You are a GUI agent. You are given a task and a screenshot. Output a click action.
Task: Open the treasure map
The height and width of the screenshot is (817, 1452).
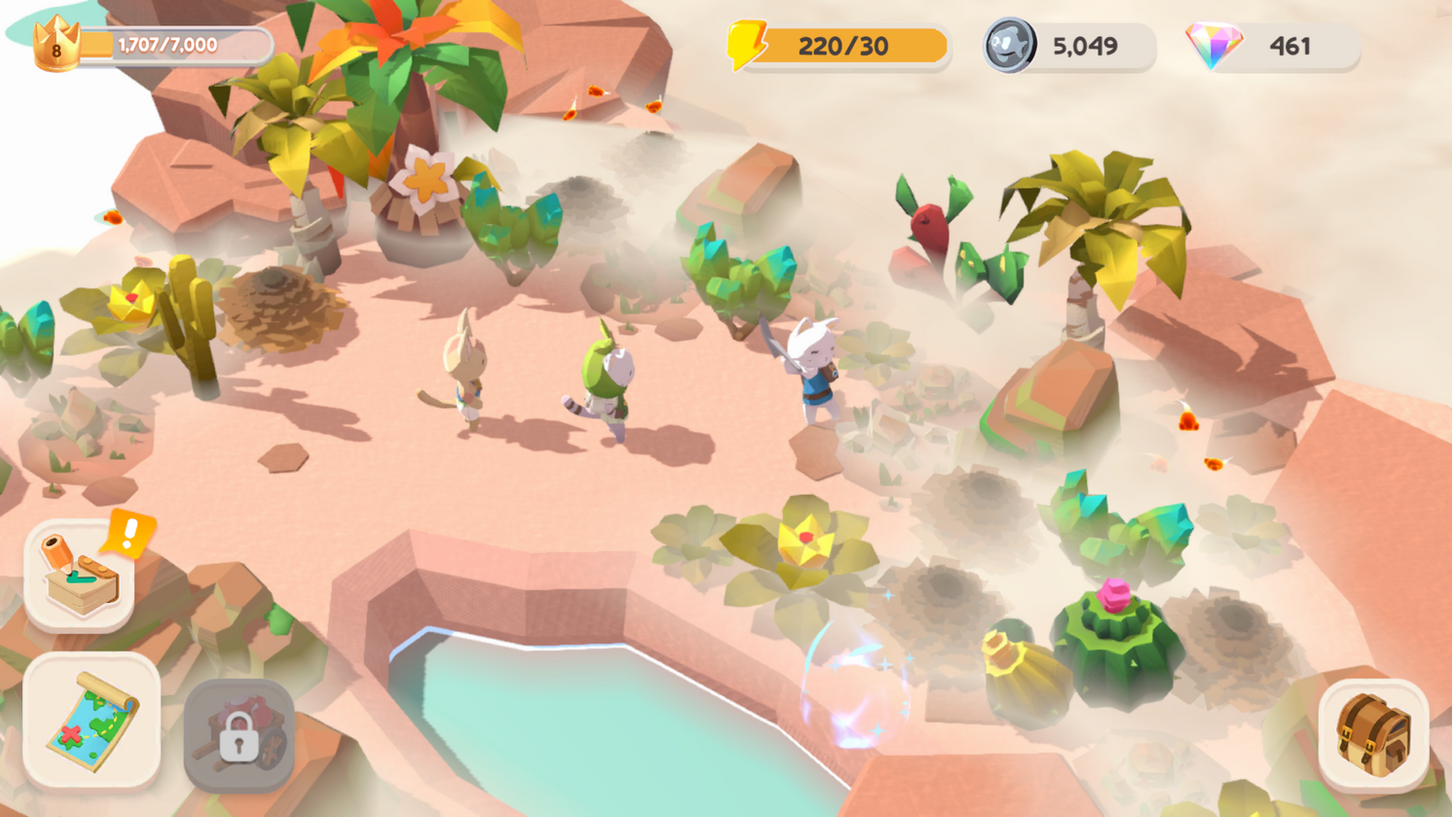coord(92,720)
